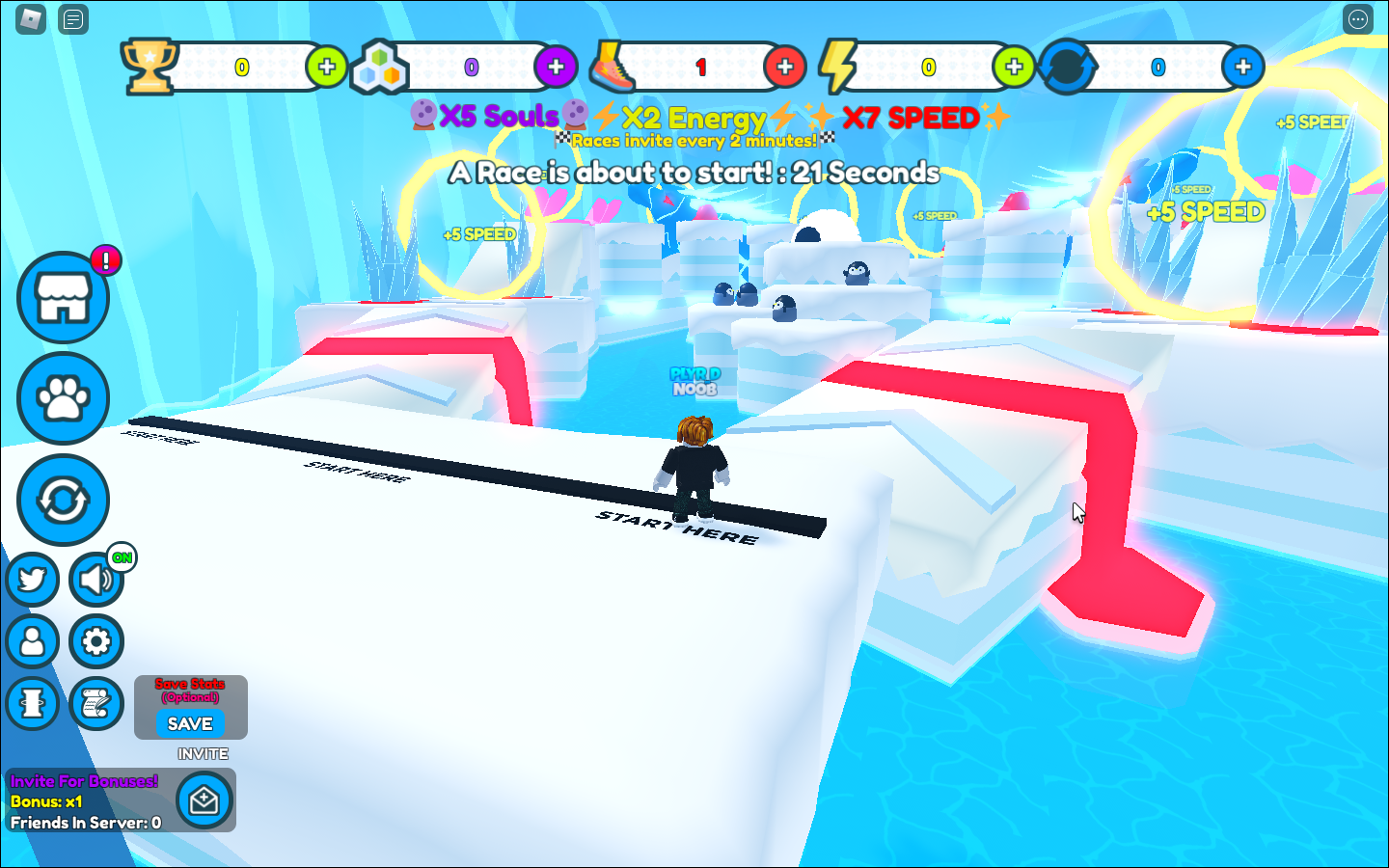Screen dimensions: 1389x868
Task: Open the Pets menu with paw icon
Action: [x=62, y=398]
